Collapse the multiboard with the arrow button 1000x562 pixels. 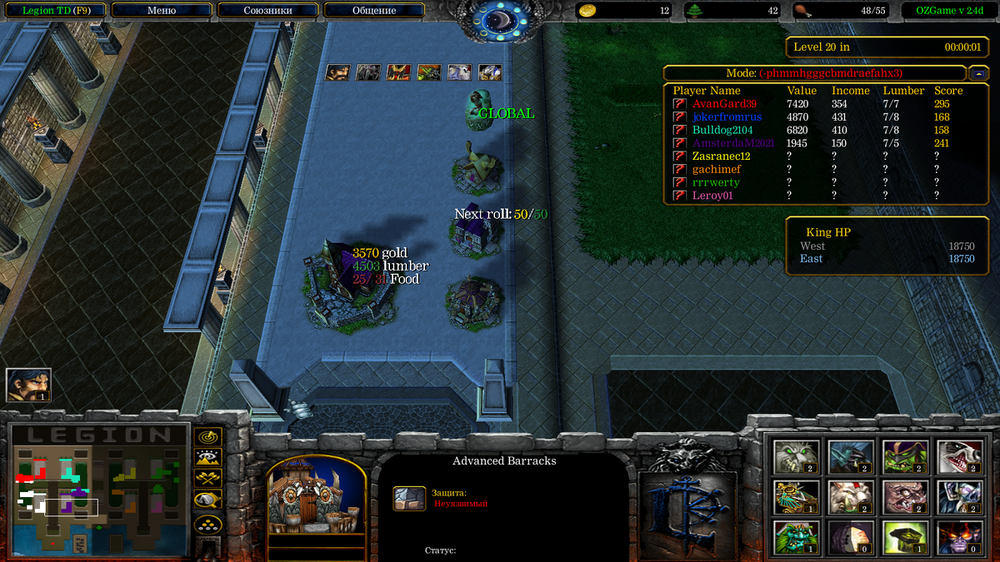pyautogui.click(x=976, y=73)
